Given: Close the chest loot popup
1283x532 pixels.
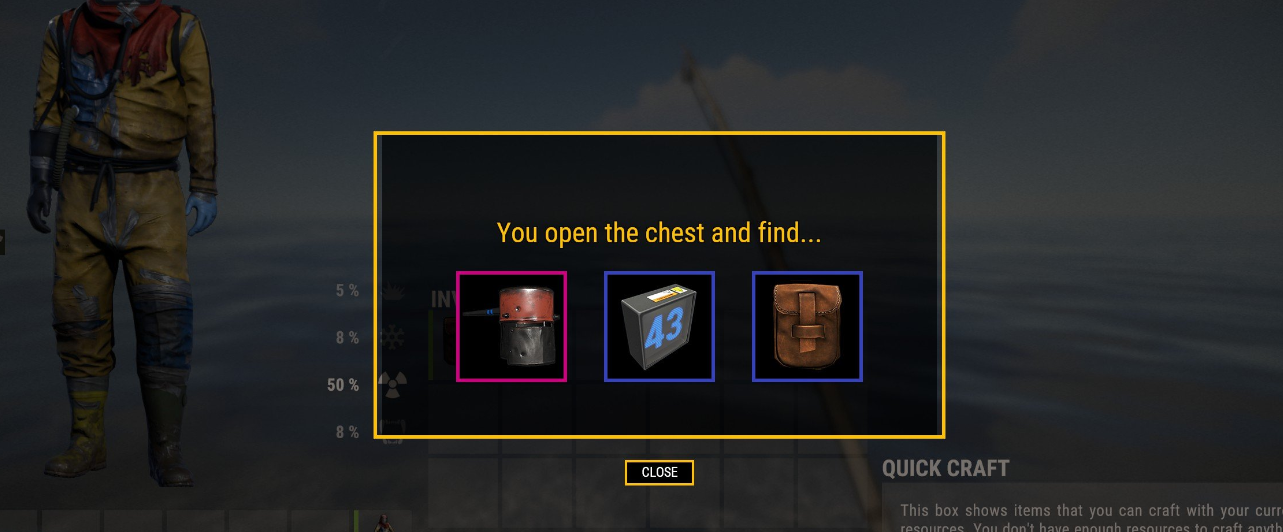Looking at the screenshot, I should 659,472.
